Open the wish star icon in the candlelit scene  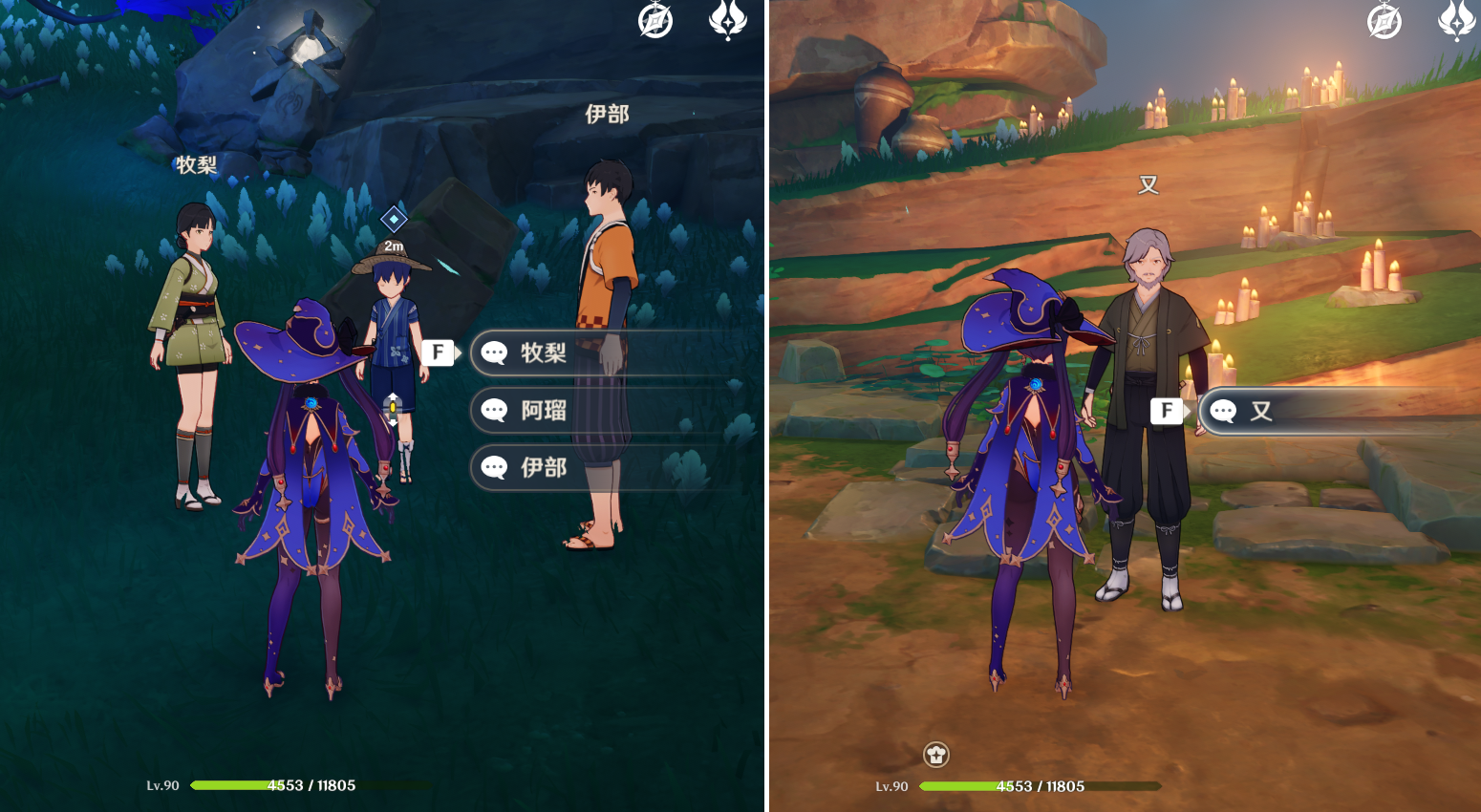point(1456,20)
